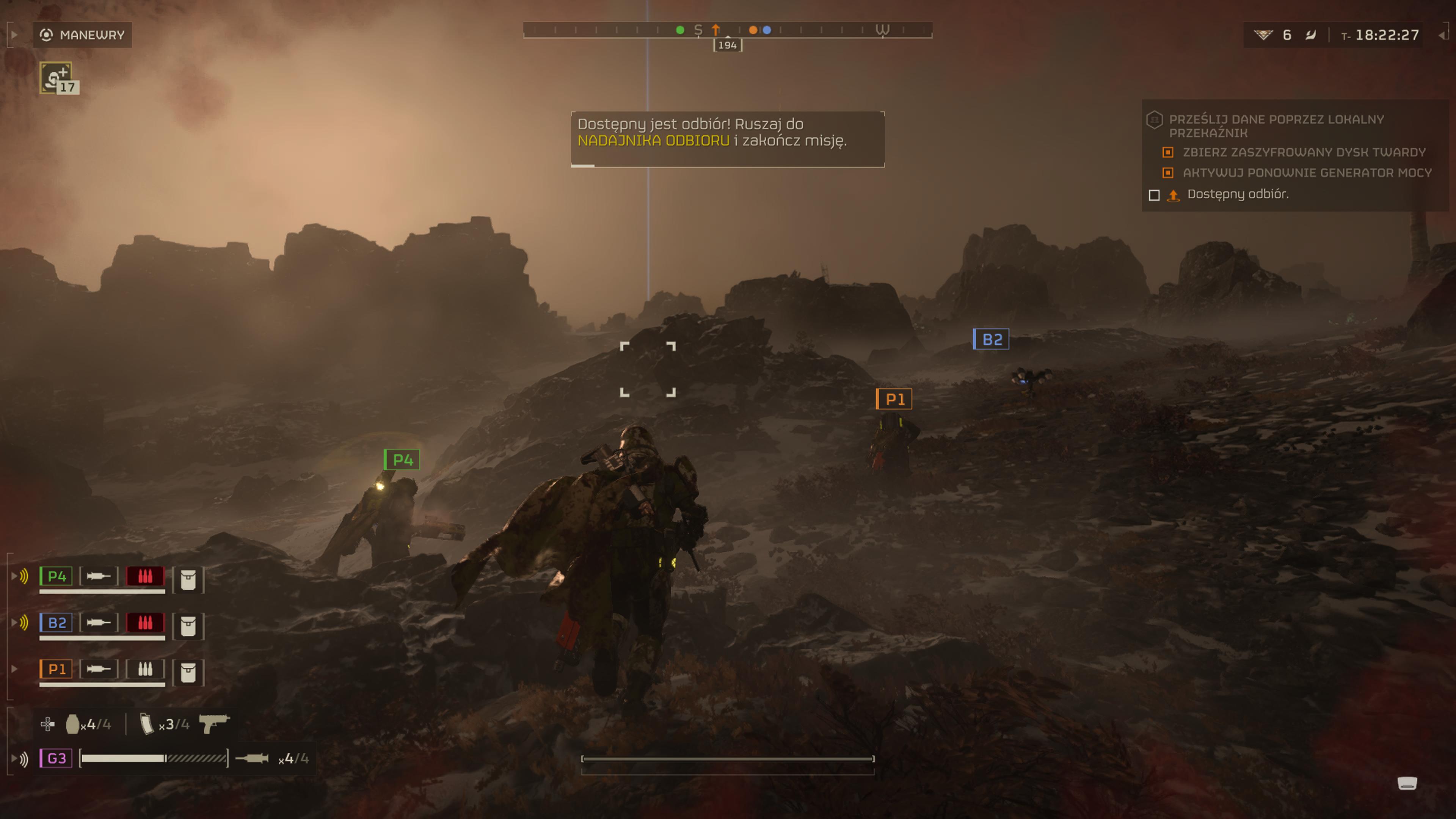1456x819 pixels.
Task: Click the blue B2 teammate marker in the scene
Action: click(x=992, y=339)
